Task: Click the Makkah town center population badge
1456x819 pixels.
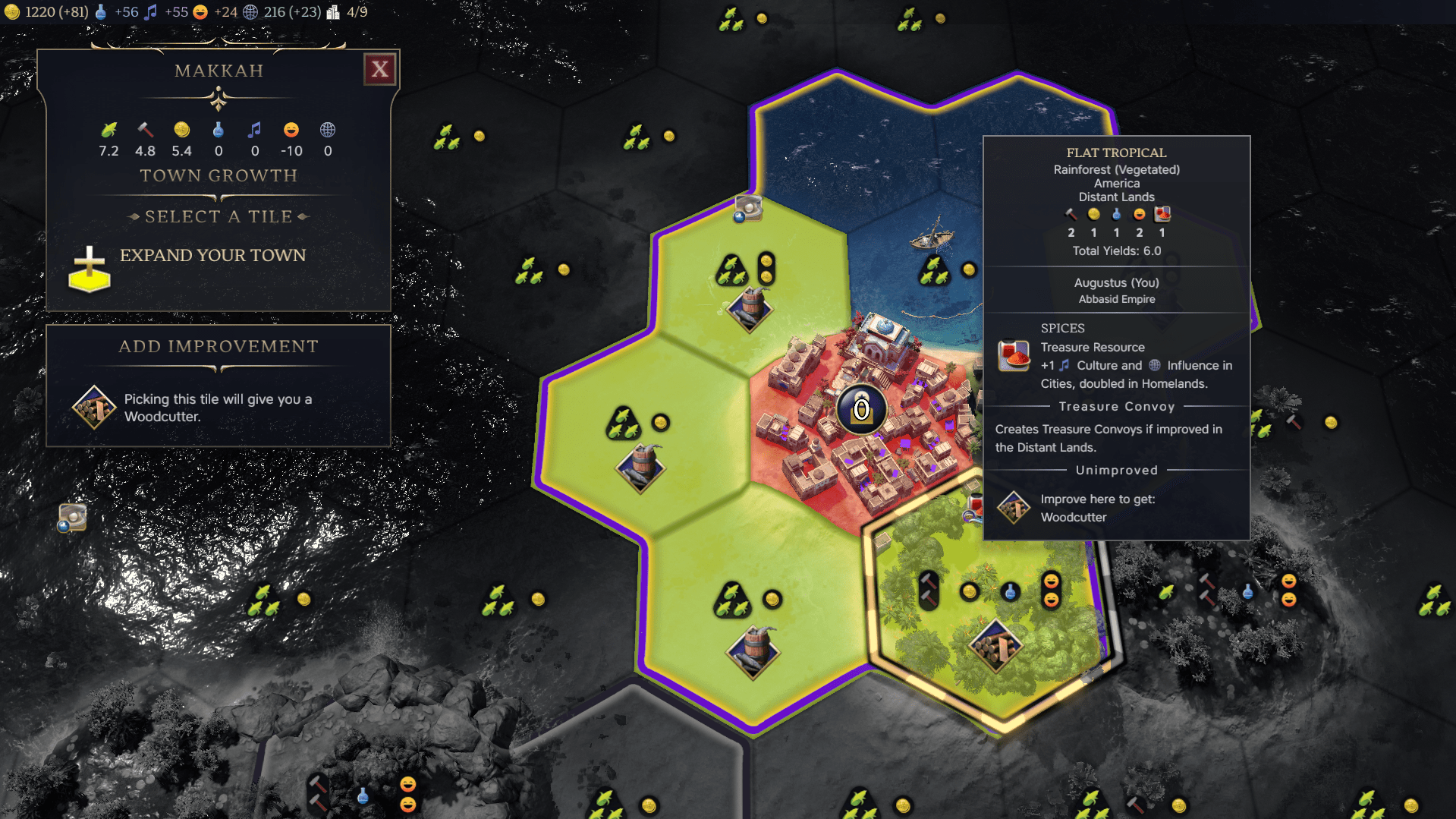Action: (861, 410)
